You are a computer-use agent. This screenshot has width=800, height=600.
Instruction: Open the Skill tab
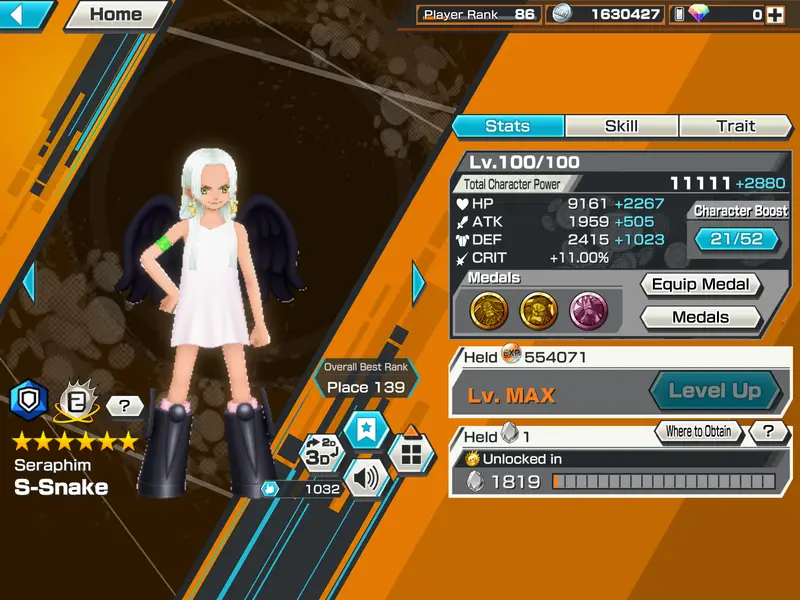(x=621, y=126)
